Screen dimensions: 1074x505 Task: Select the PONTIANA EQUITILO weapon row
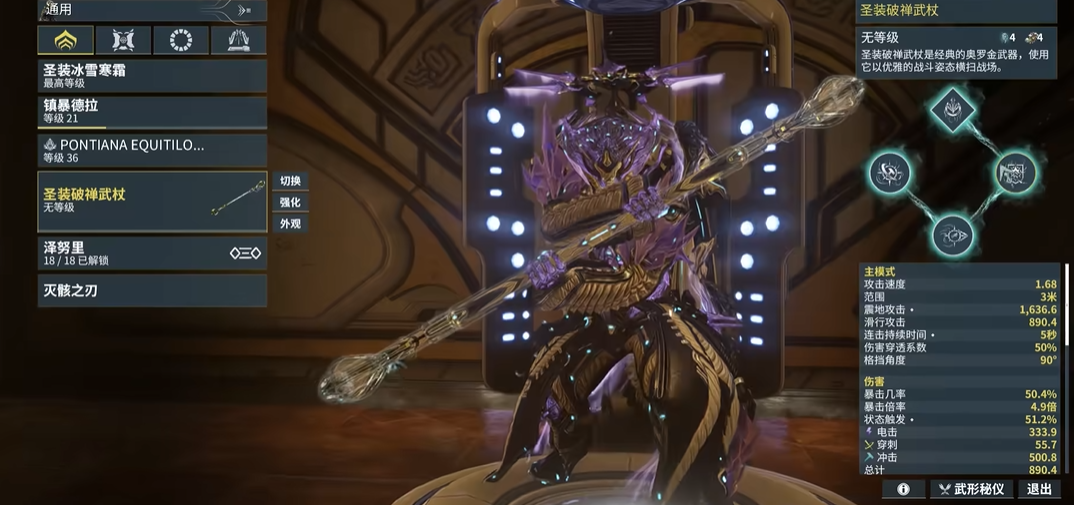point(152,151)
